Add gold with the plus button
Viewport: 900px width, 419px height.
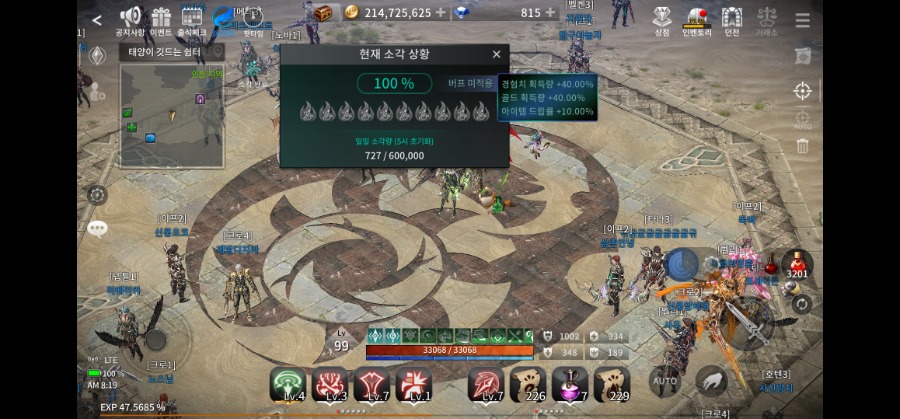click(x=441, y=13)
